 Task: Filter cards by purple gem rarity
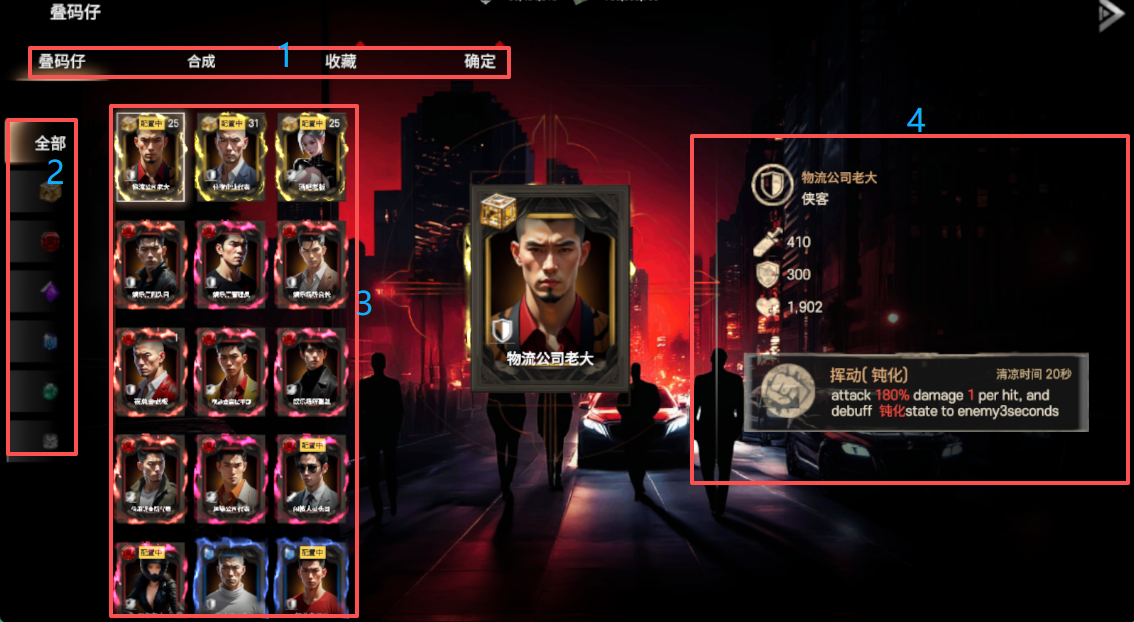click(x=50, y=293)
